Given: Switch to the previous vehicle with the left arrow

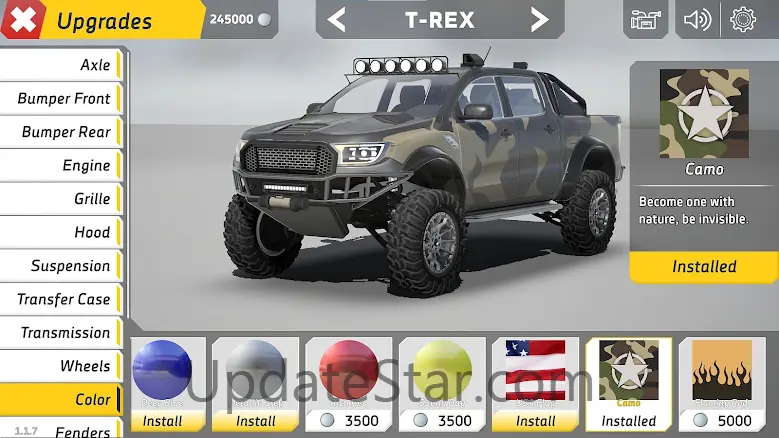Looking at the screenshot, I should (x=337, y=19).
